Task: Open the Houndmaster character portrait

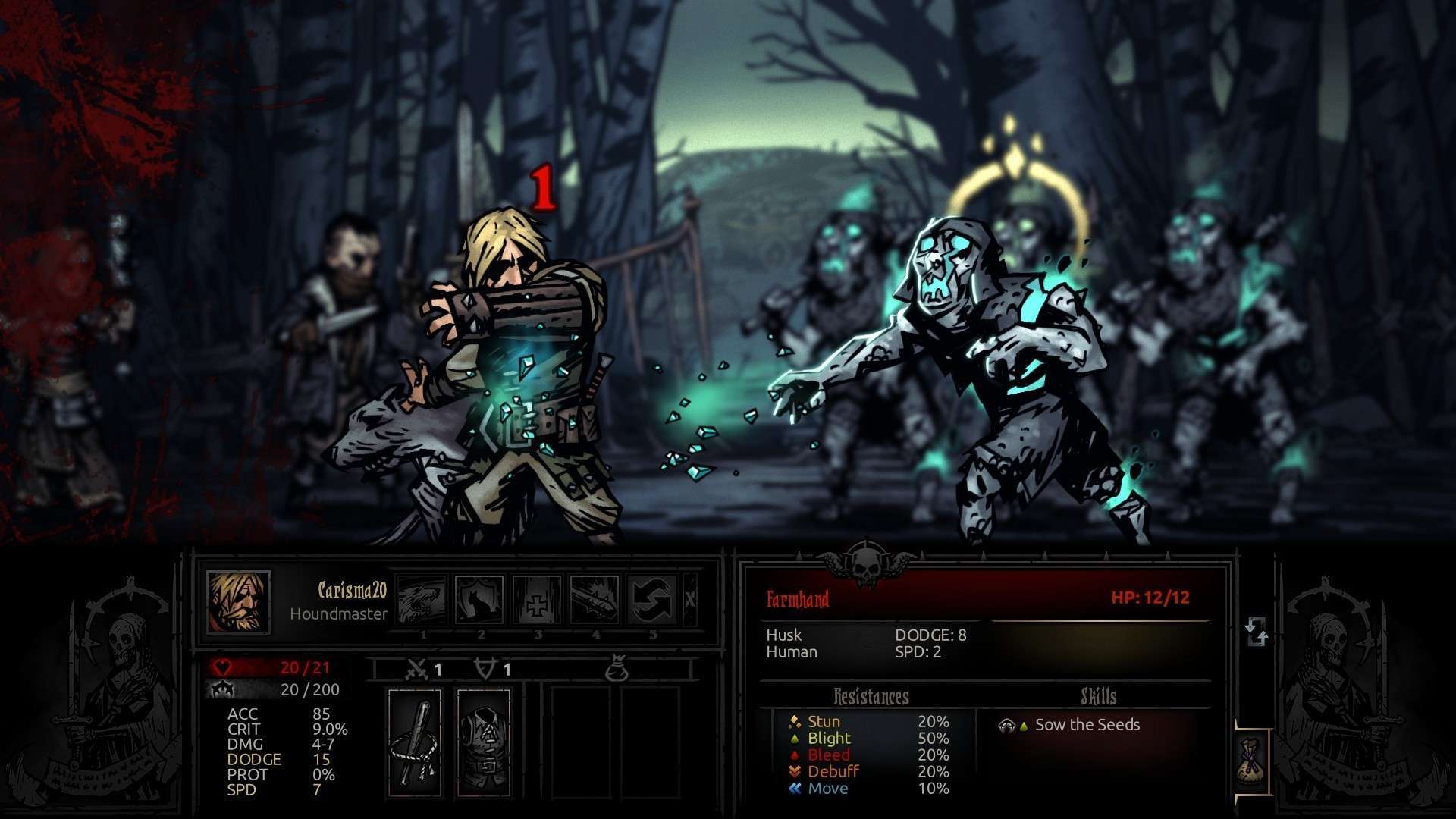Action: [238, 602]
